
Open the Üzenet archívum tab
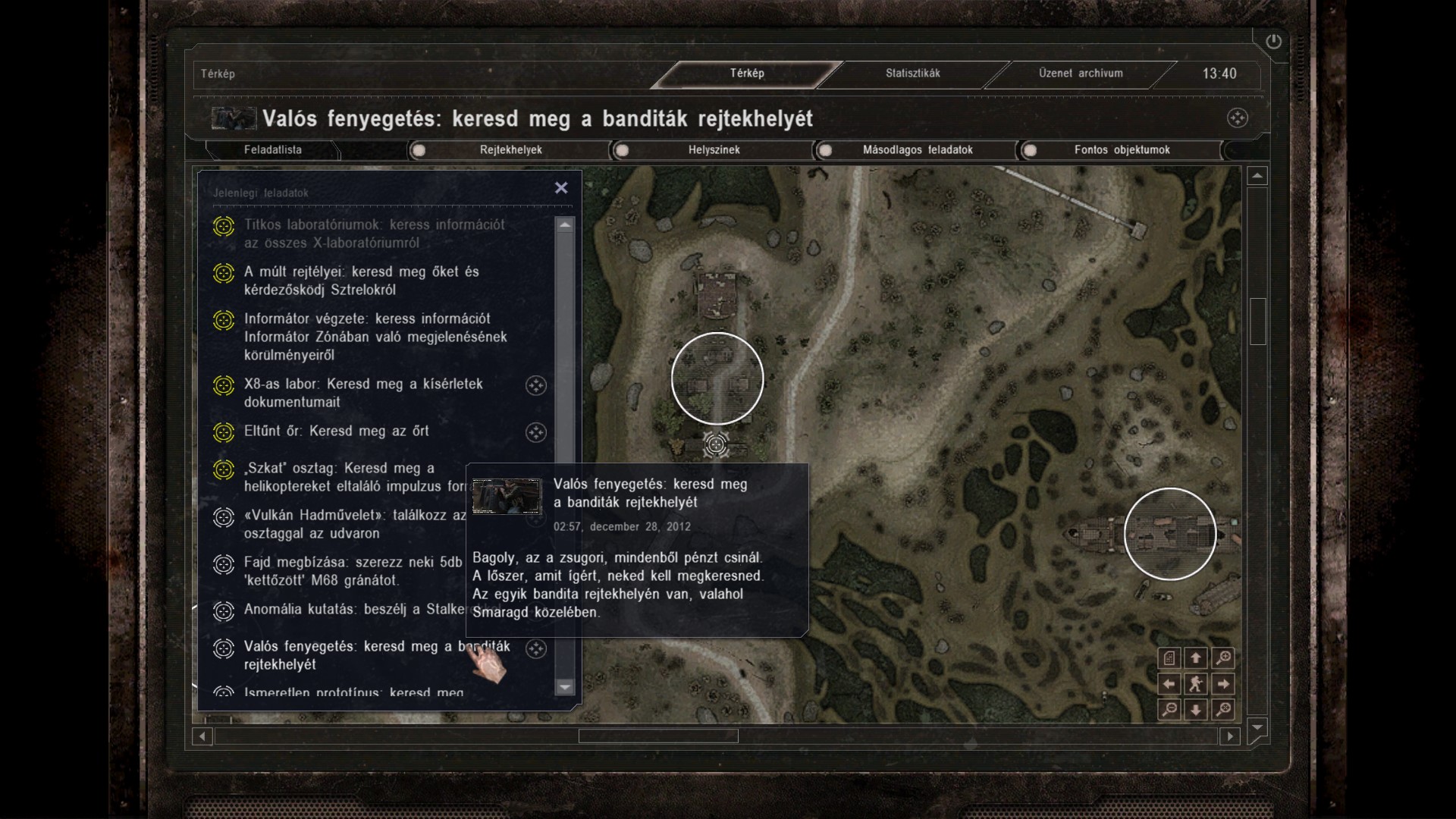pos(1080,74)
